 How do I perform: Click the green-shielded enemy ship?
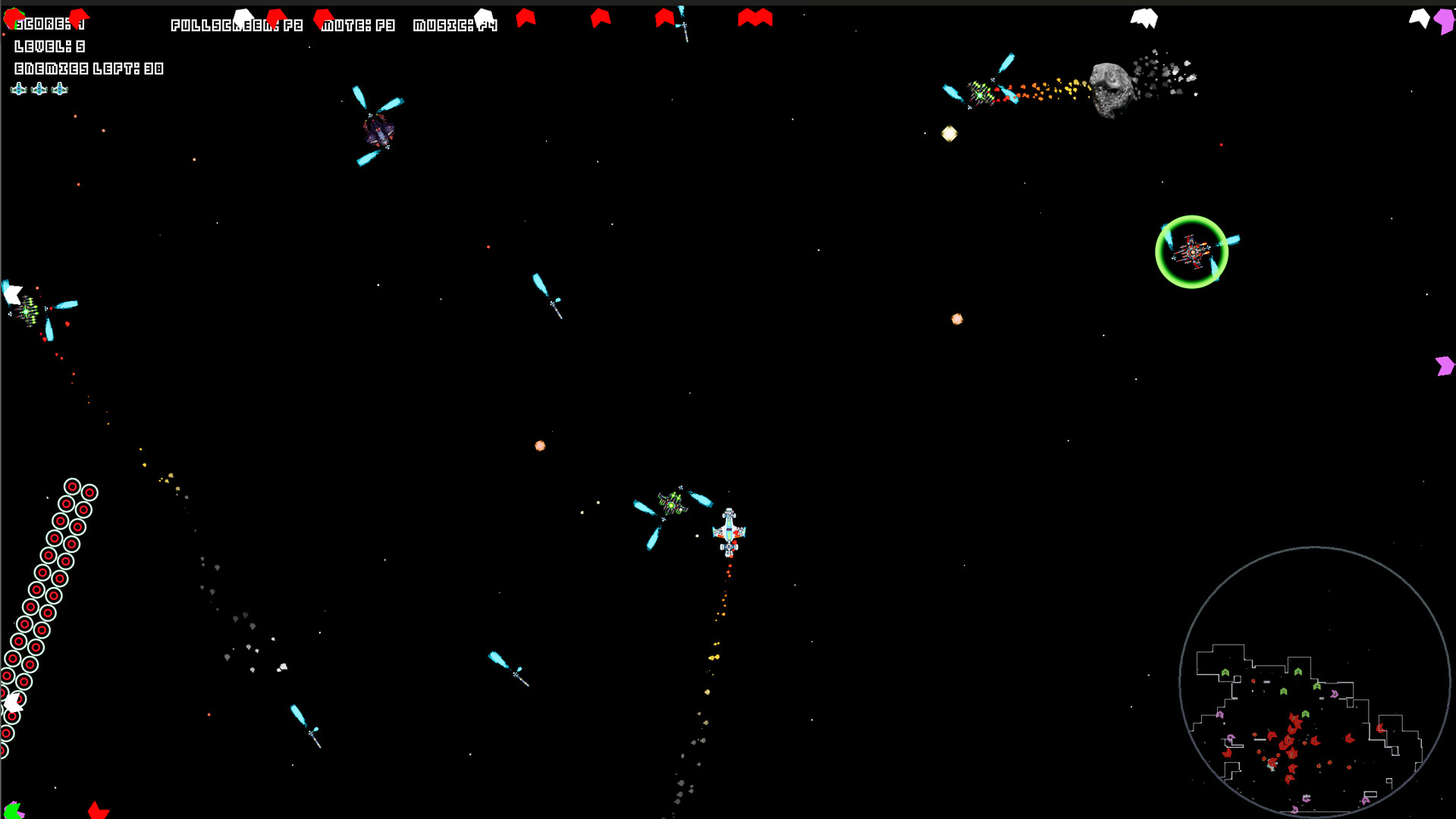(1192, 251)
